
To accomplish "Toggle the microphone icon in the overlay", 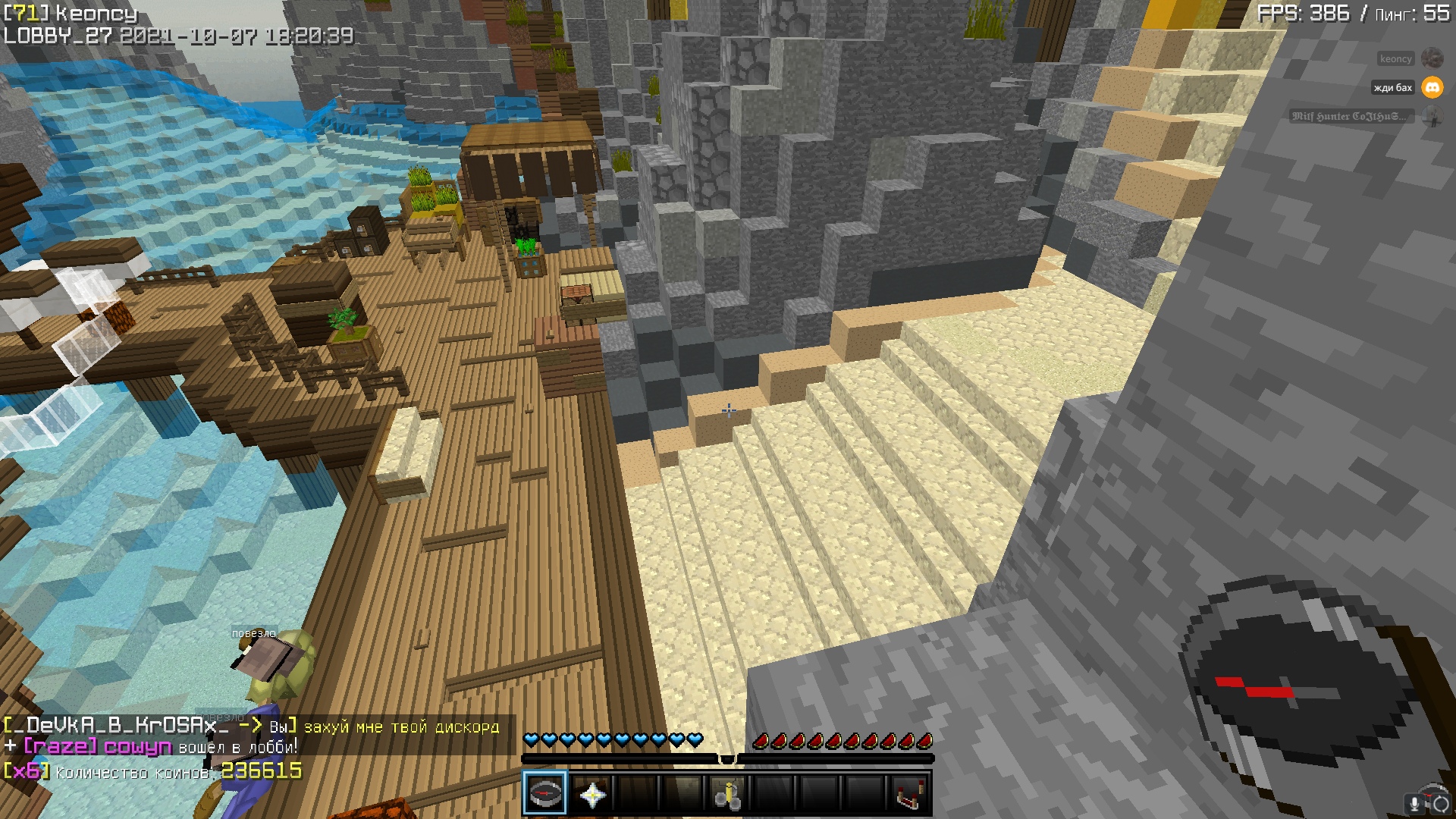I will (x=1414, y=804).
